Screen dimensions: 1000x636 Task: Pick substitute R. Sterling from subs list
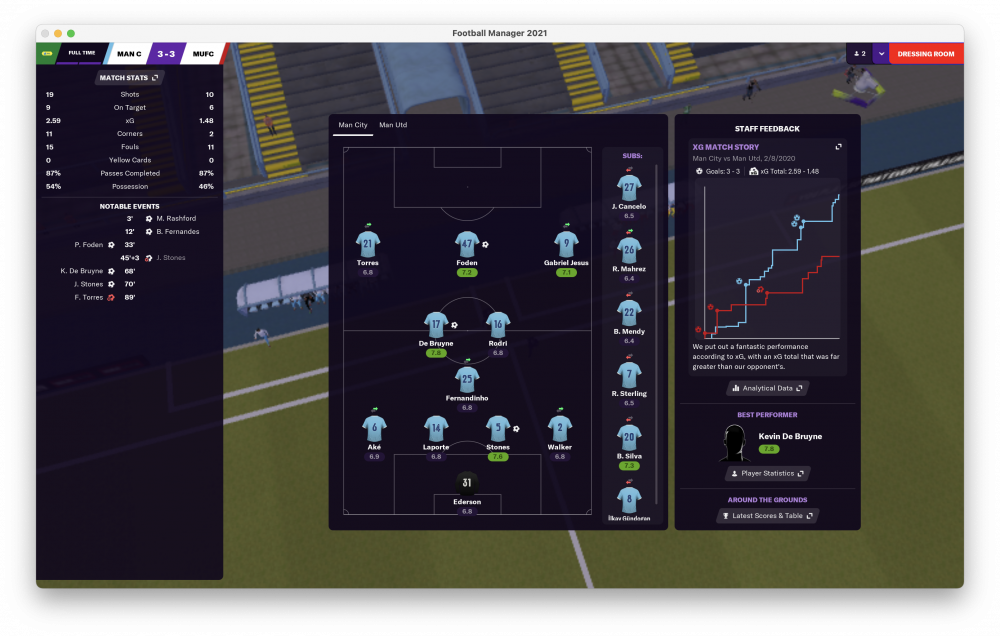pos(629,375)
